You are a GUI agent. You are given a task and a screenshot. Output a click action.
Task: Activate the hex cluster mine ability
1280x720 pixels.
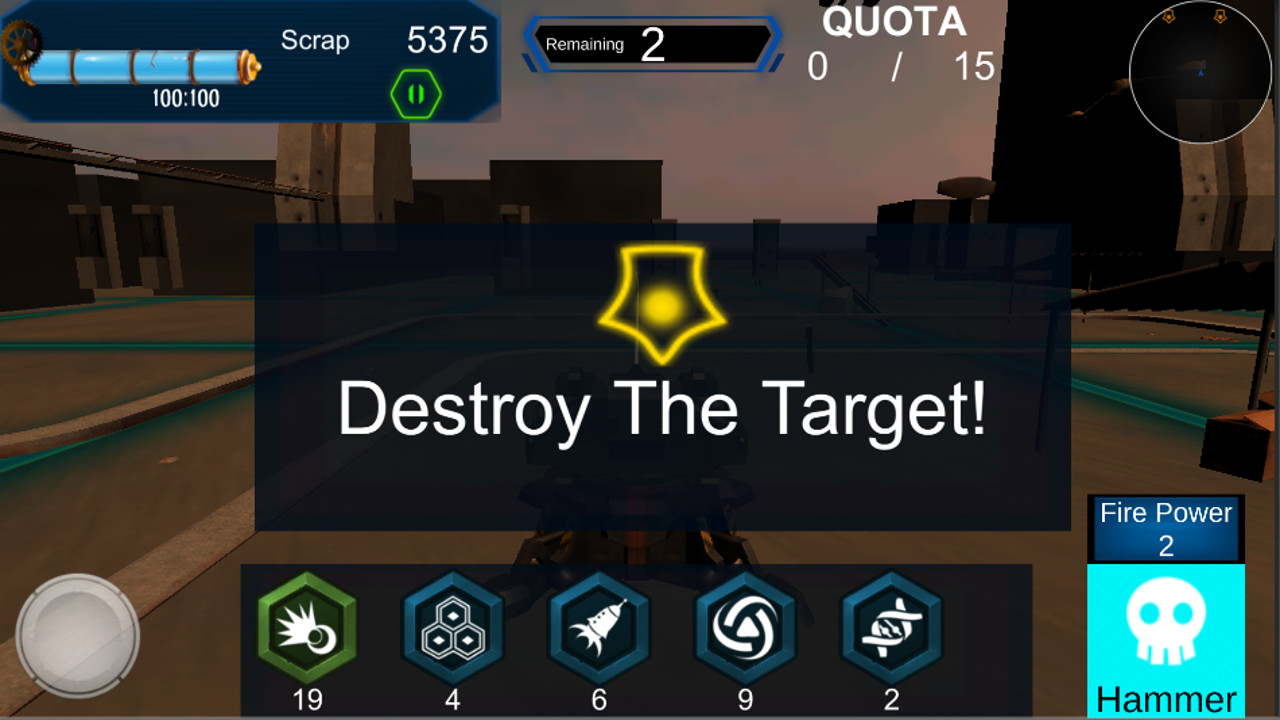pyautogui.click(x=452, y=630)
